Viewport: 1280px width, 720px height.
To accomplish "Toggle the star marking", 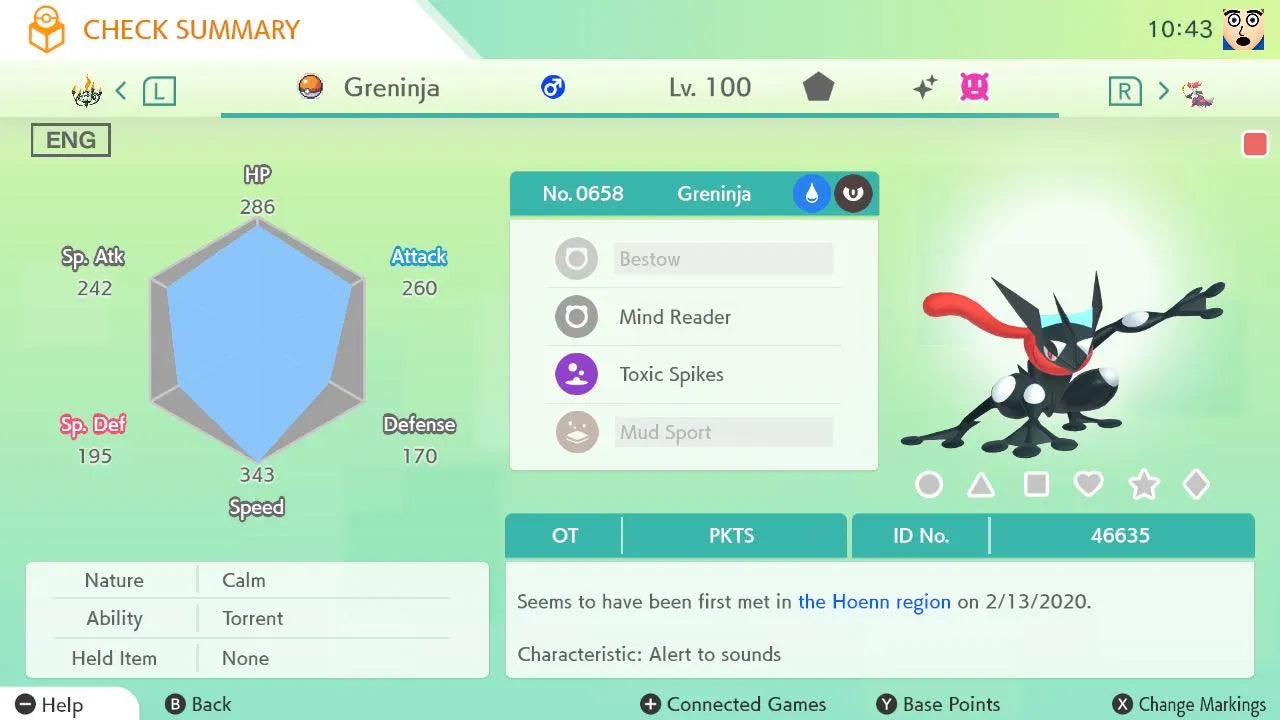I will (1143, 485).
